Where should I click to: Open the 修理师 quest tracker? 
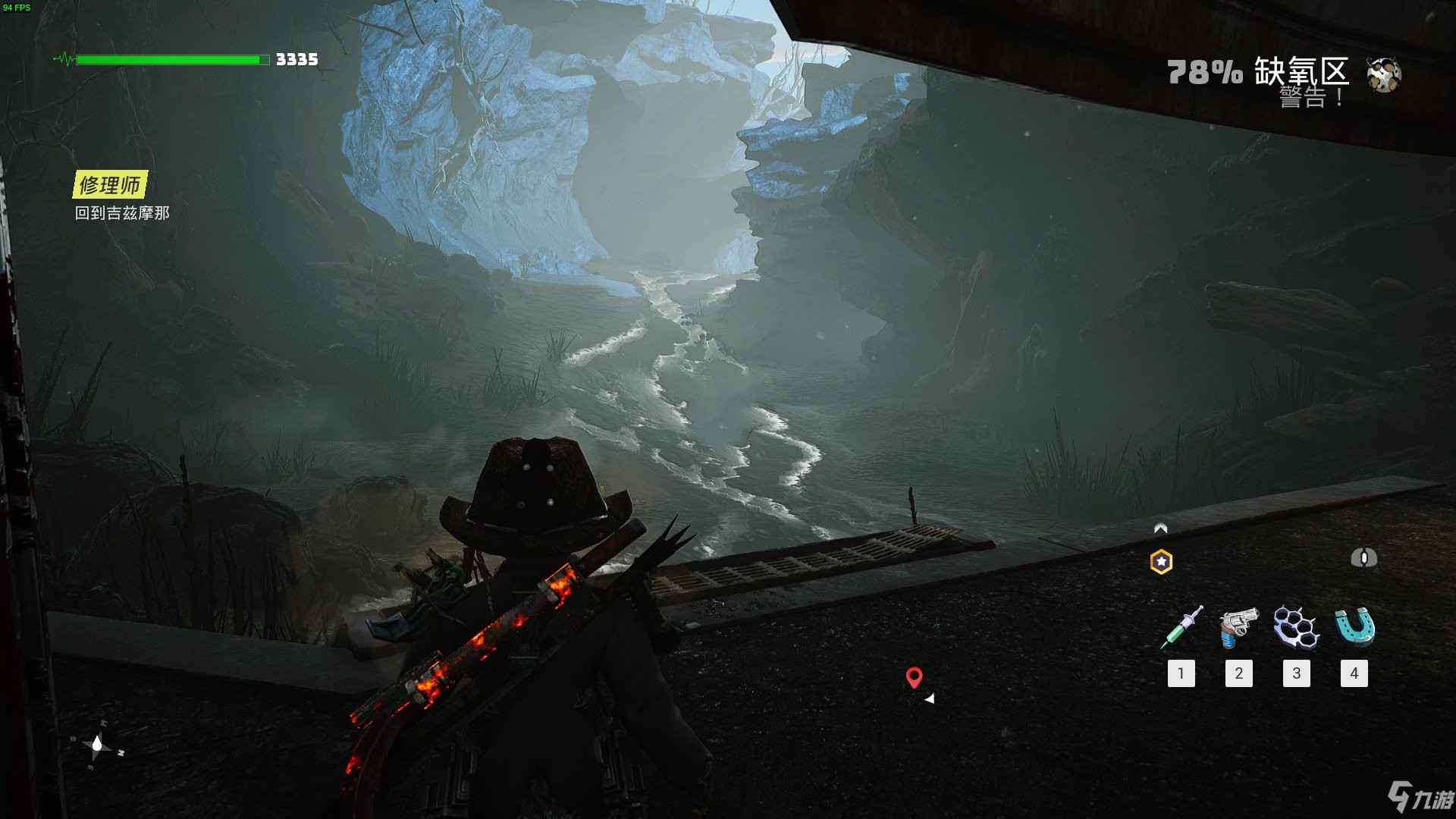[110, 185]
